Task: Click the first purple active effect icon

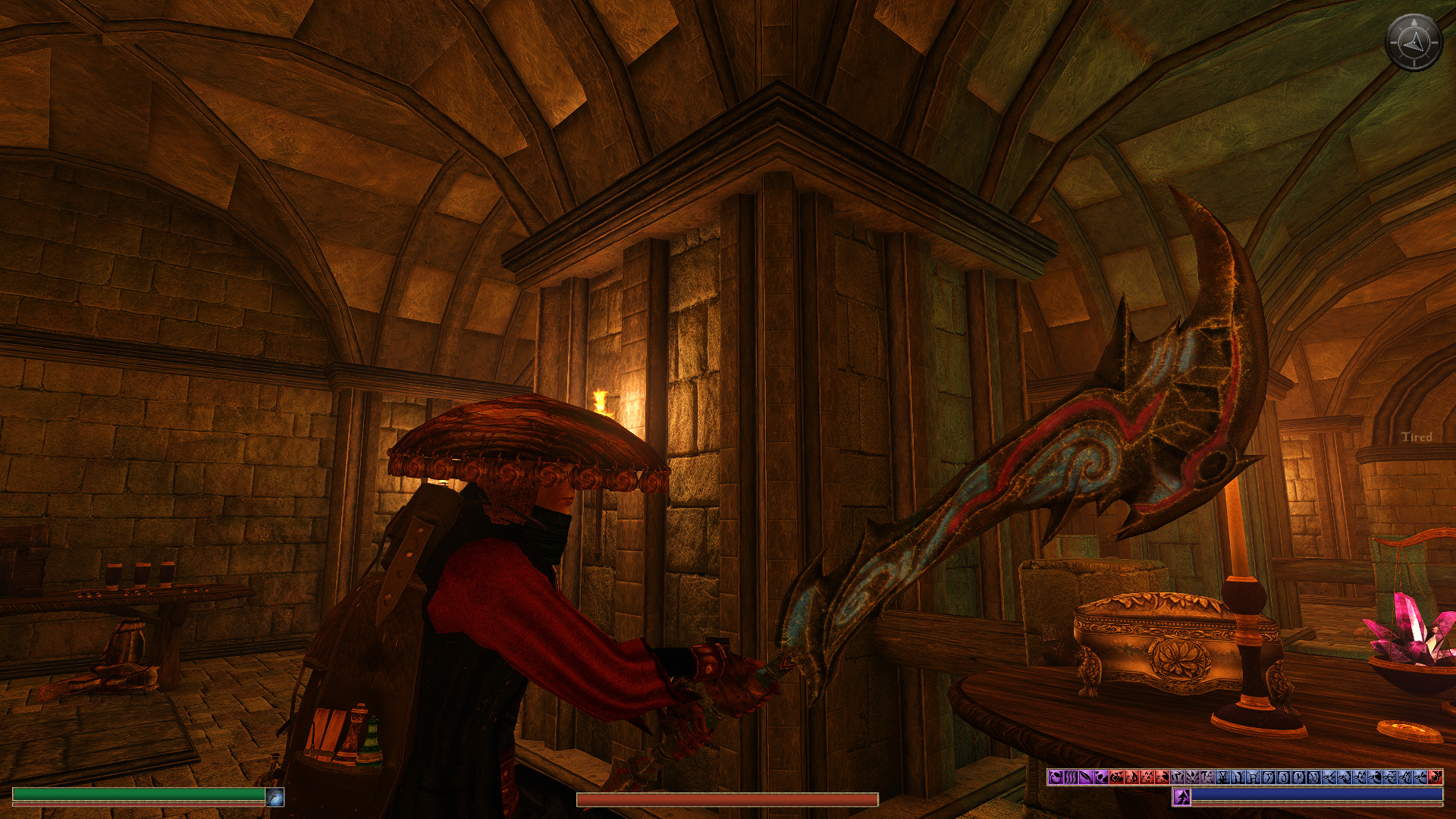Action: tap(1055, 777)
